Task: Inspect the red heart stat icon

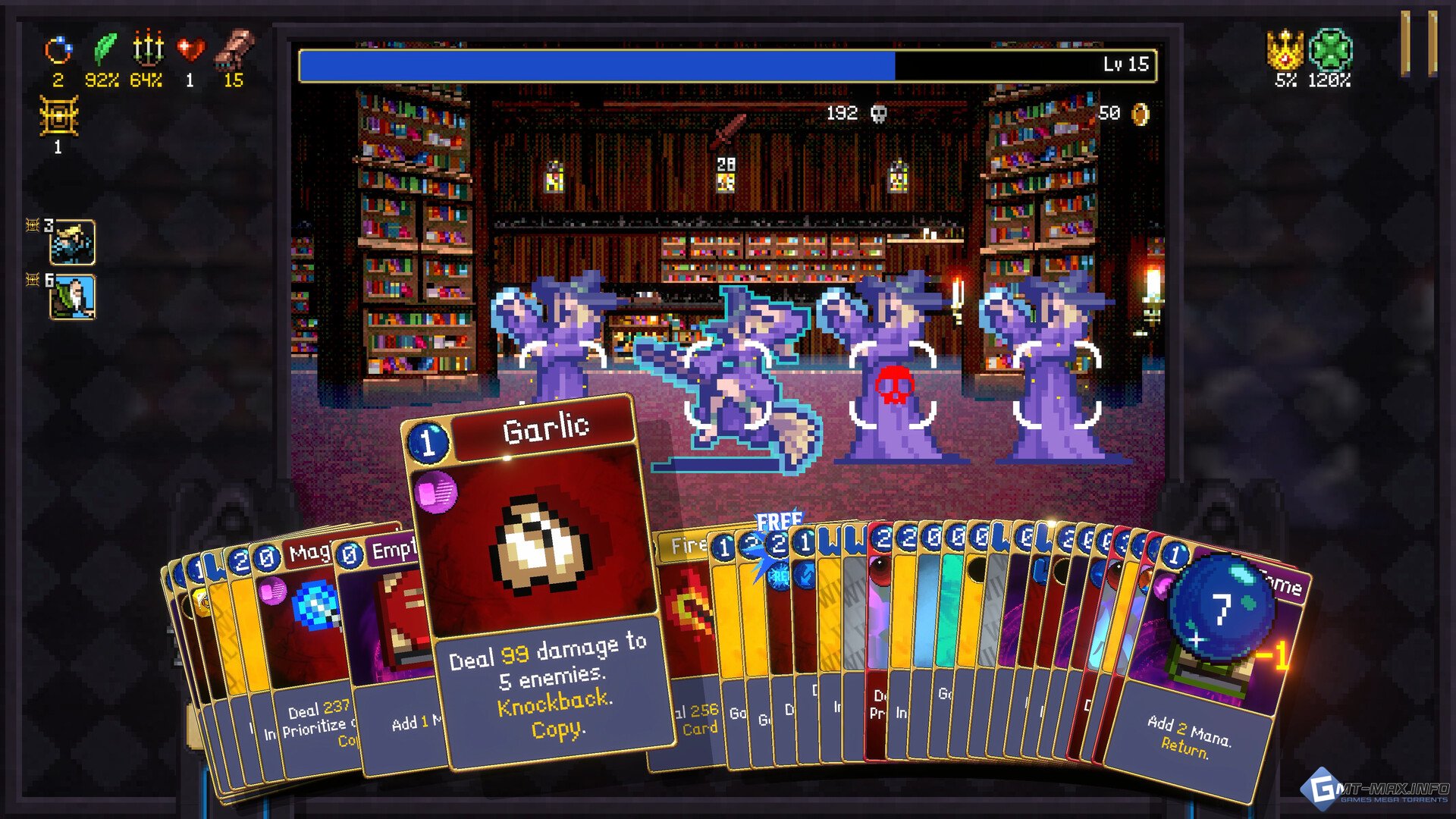Action: coord(190,49)
